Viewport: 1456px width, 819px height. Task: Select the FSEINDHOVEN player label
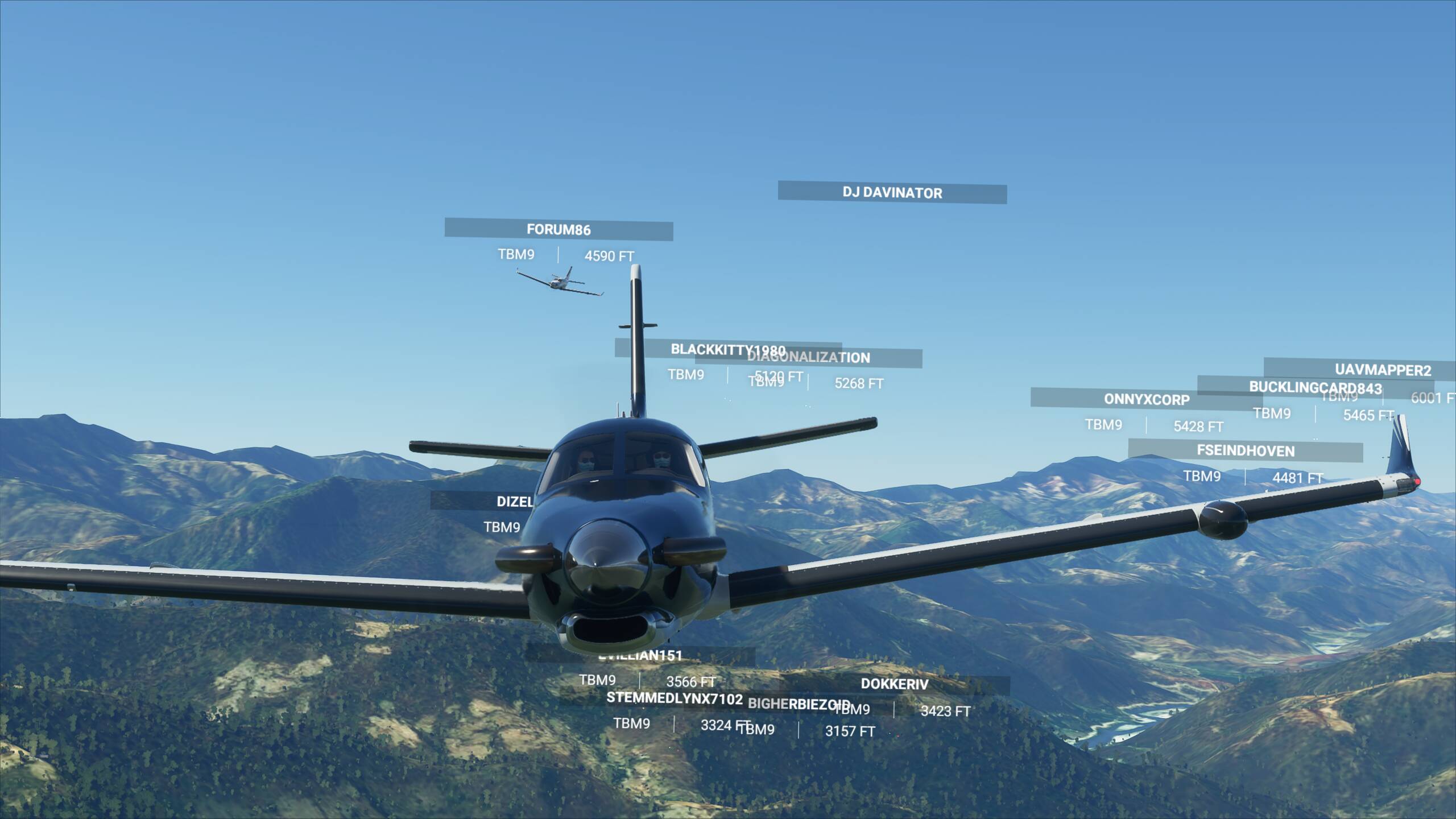pyautogui.click(x=1245, y=451)
